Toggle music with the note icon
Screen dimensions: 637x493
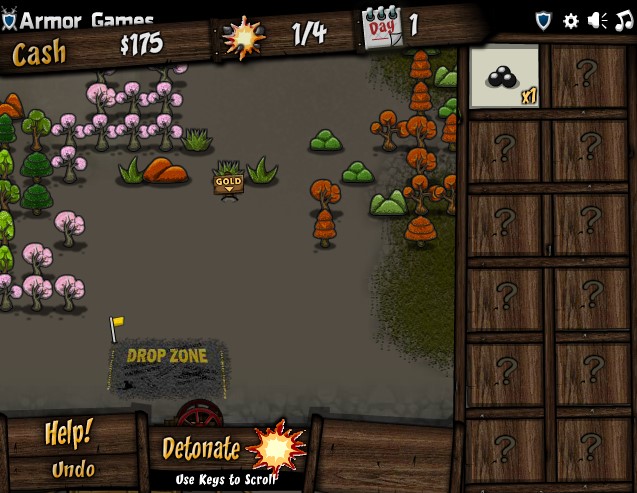tap(623, 20)
